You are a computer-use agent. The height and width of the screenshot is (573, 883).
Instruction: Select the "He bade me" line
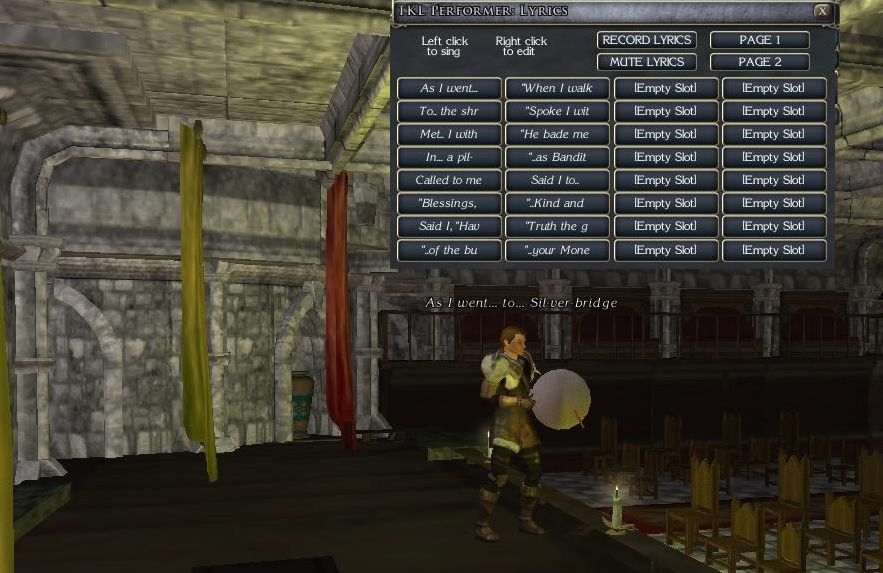coord(557,134)
